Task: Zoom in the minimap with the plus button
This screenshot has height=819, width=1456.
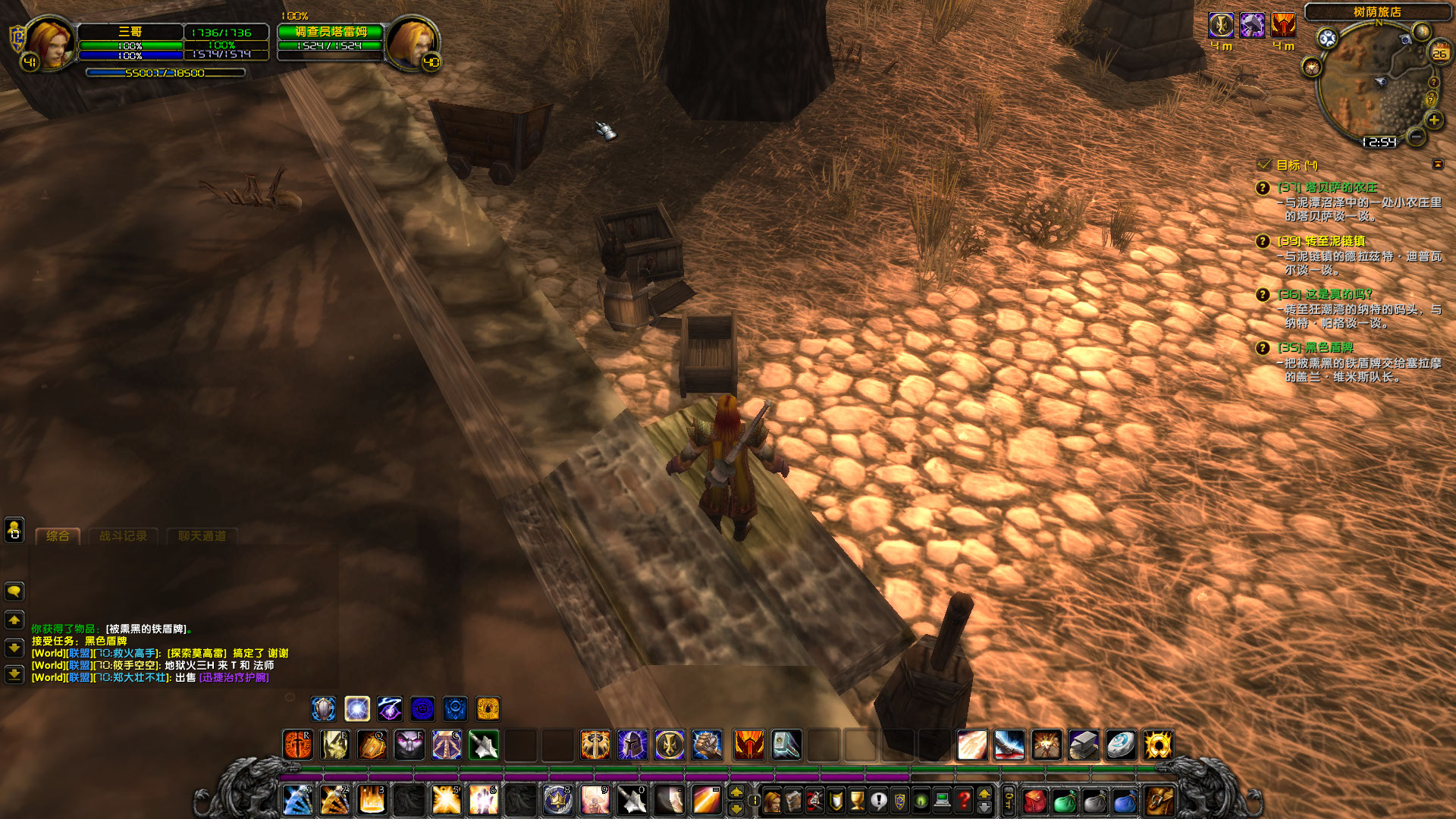Action: [1434, 121]
